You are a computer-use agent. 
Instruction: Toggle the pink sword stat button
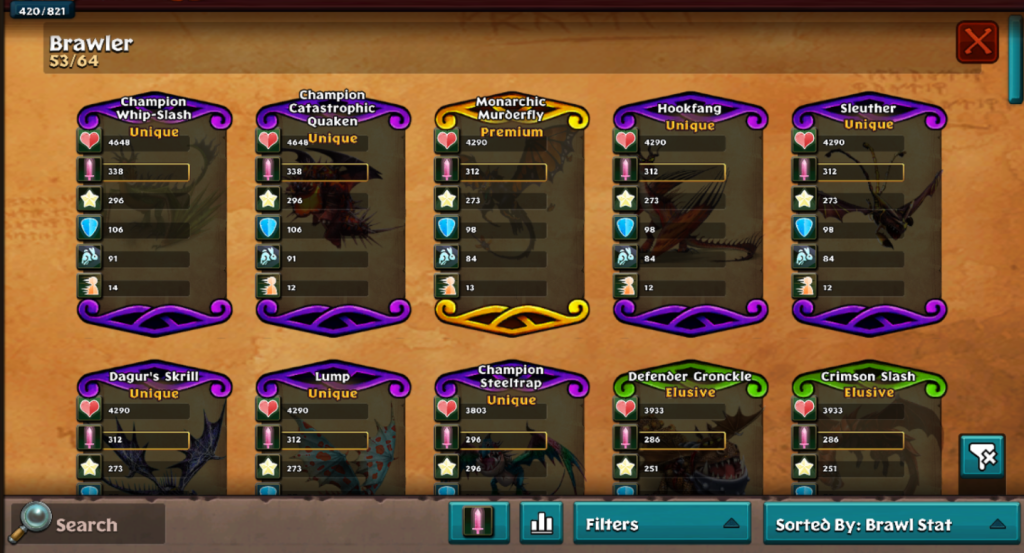point(478,523)
